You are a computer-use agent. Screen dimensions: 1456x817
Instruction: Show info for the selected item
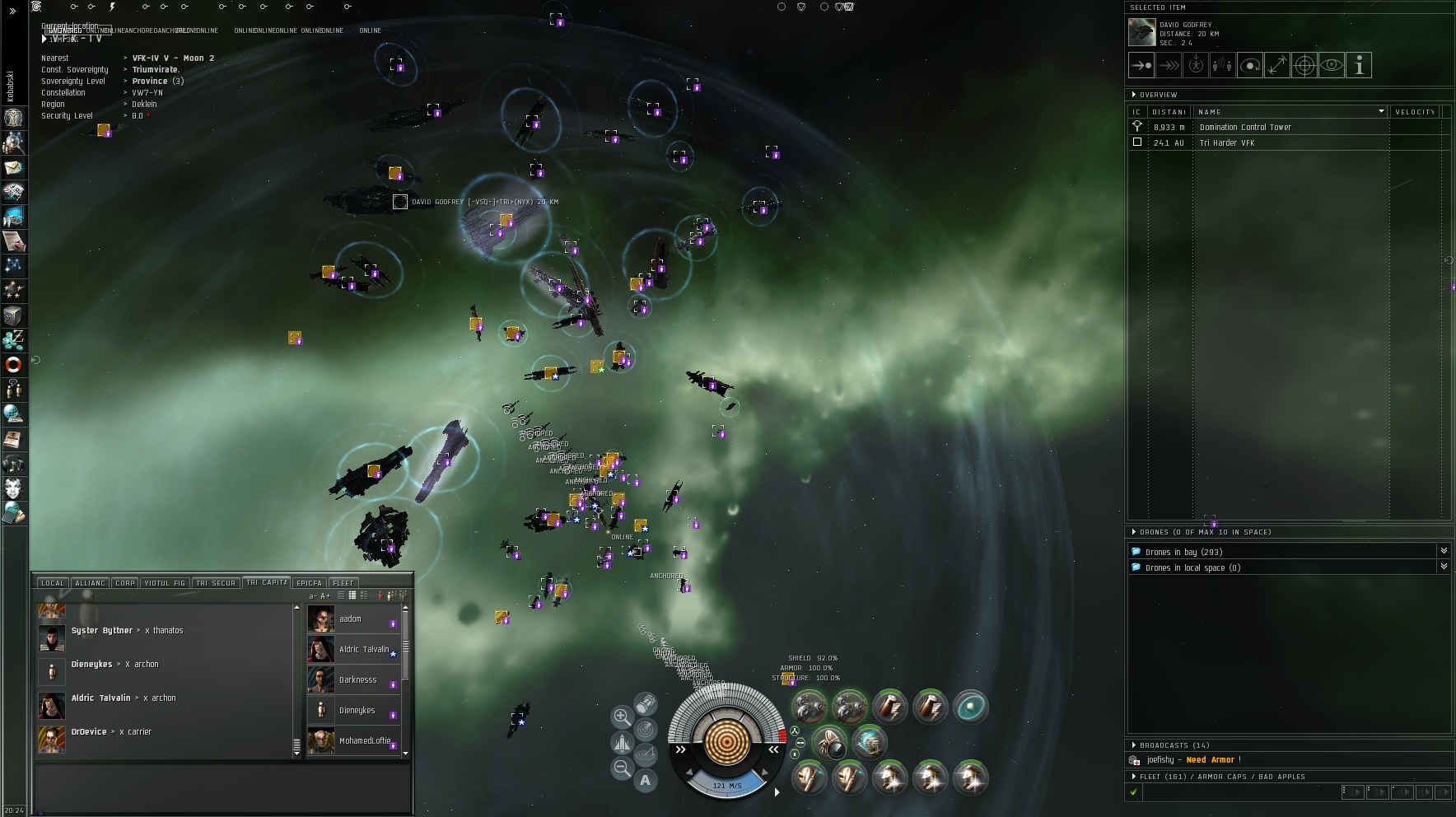(1359, 65)
